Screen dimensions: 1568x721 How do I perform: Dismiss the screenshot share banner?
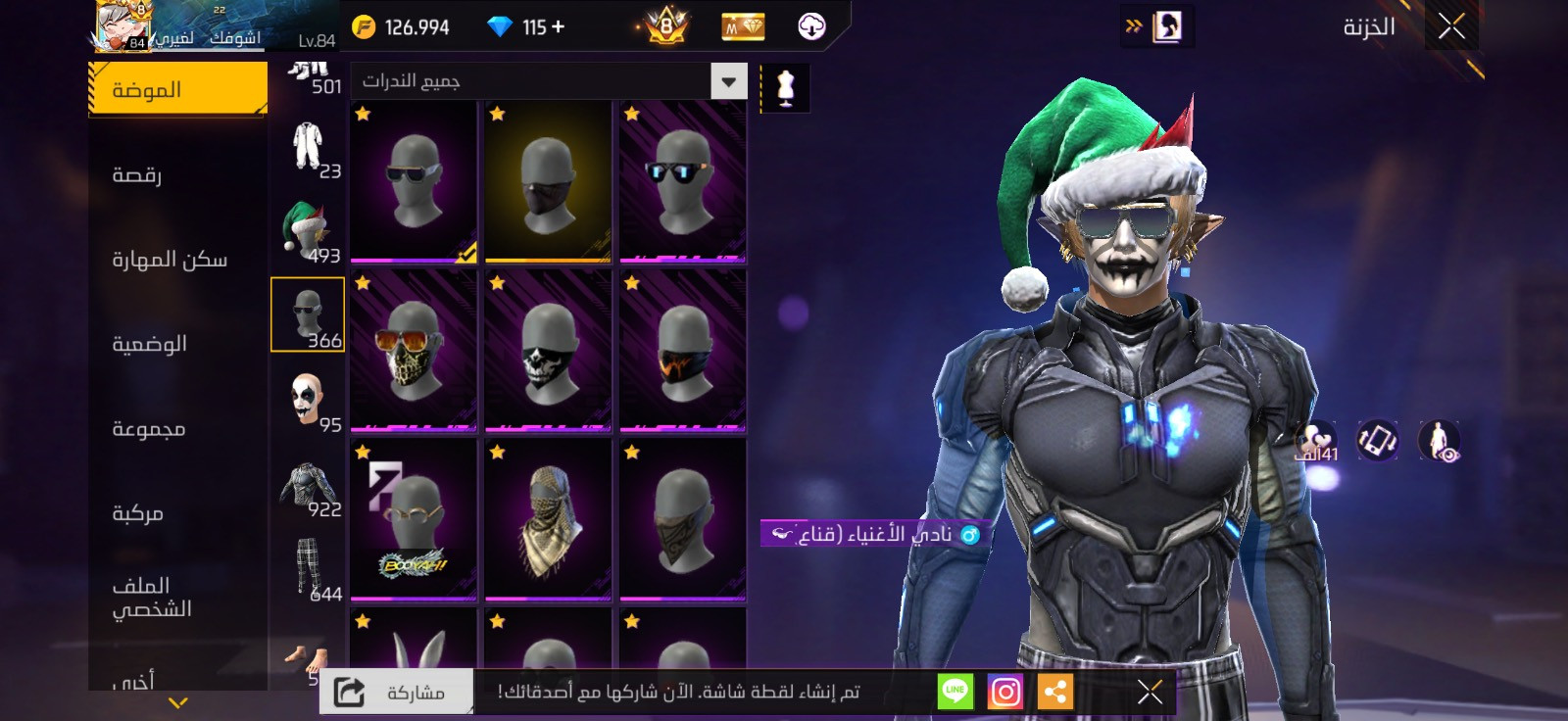1150,693
